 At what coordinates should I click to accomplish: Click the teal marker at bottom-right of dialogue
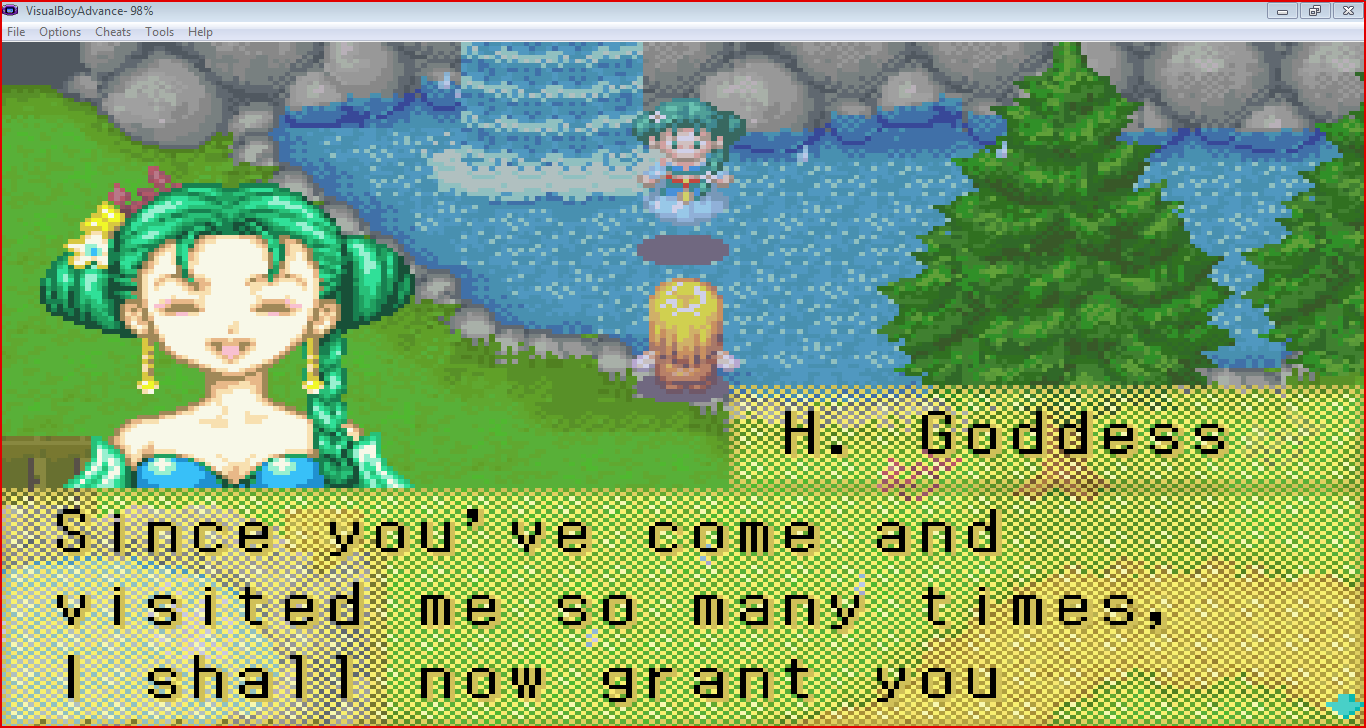[1343, 707]
